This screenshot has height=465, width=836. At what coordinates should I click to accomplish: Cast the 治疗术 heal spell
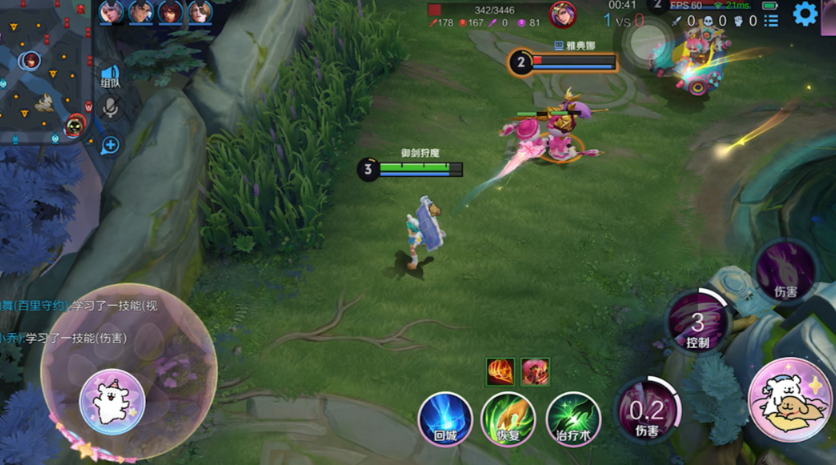tap(573, 418)
